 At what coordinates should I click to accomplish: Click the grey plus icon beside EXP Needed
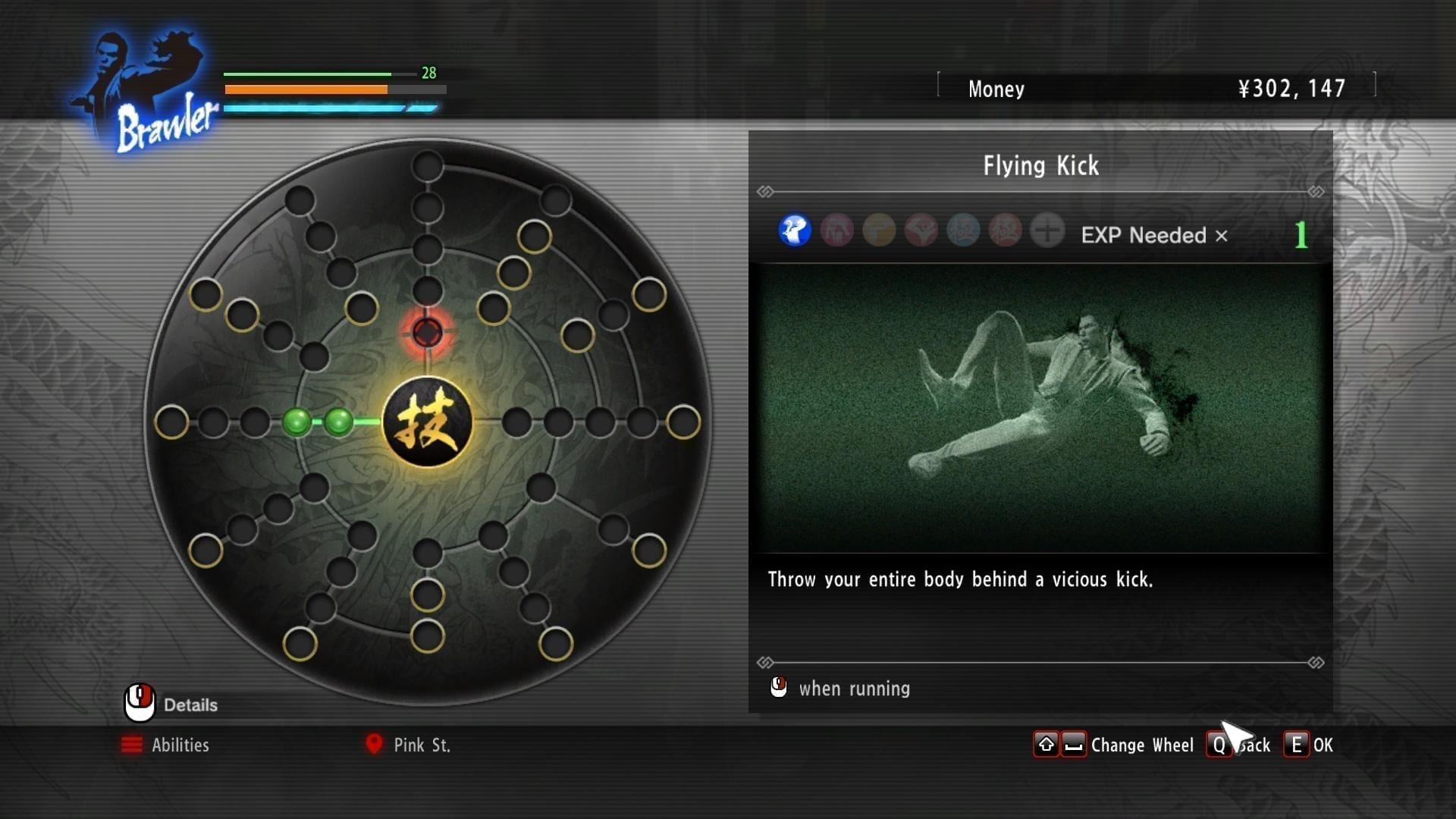click(x=1047, y=231)
